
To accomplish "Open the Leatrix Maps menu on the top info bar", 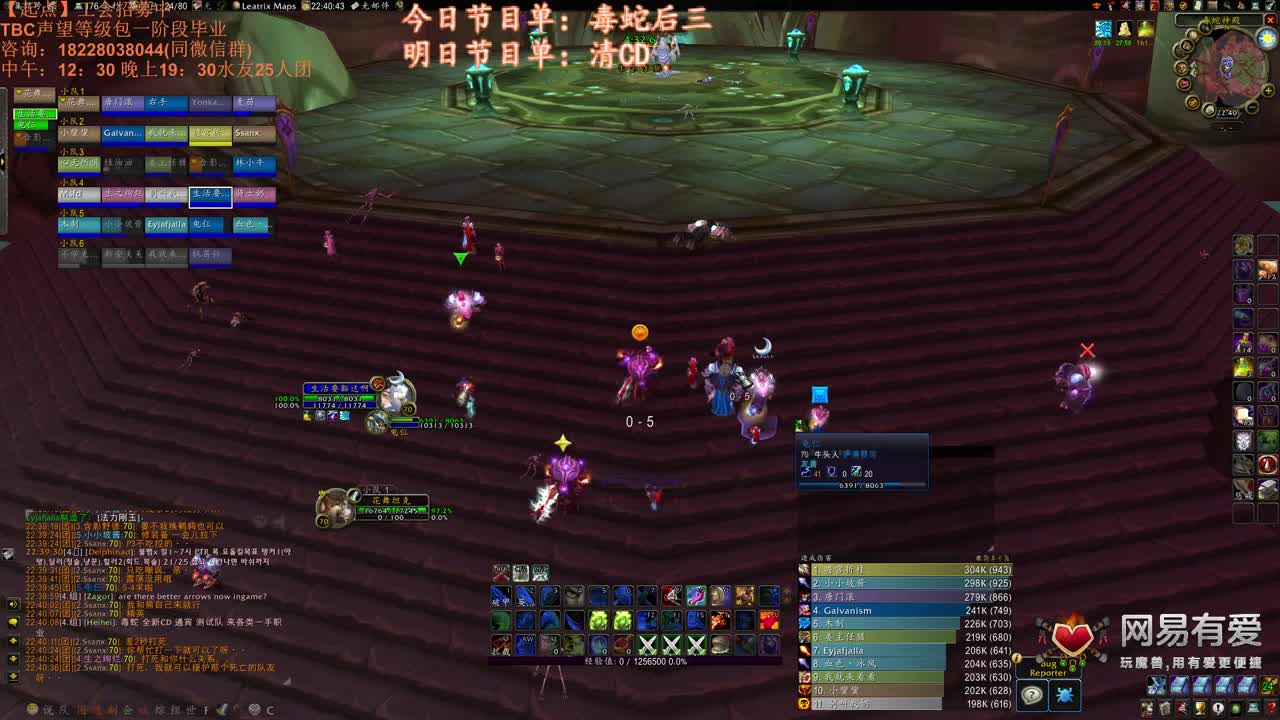I will [x=267, y=6].
